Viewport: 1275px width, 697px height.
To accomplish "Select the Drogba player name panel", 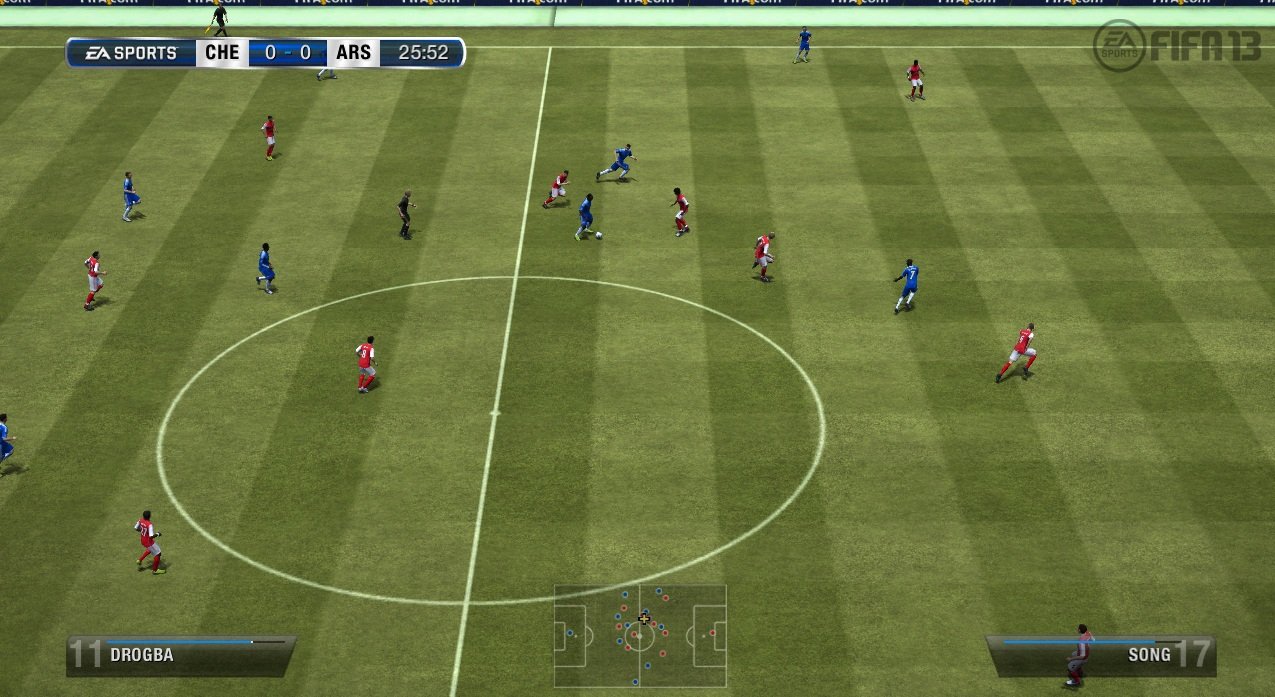I will tap(181, 655).
